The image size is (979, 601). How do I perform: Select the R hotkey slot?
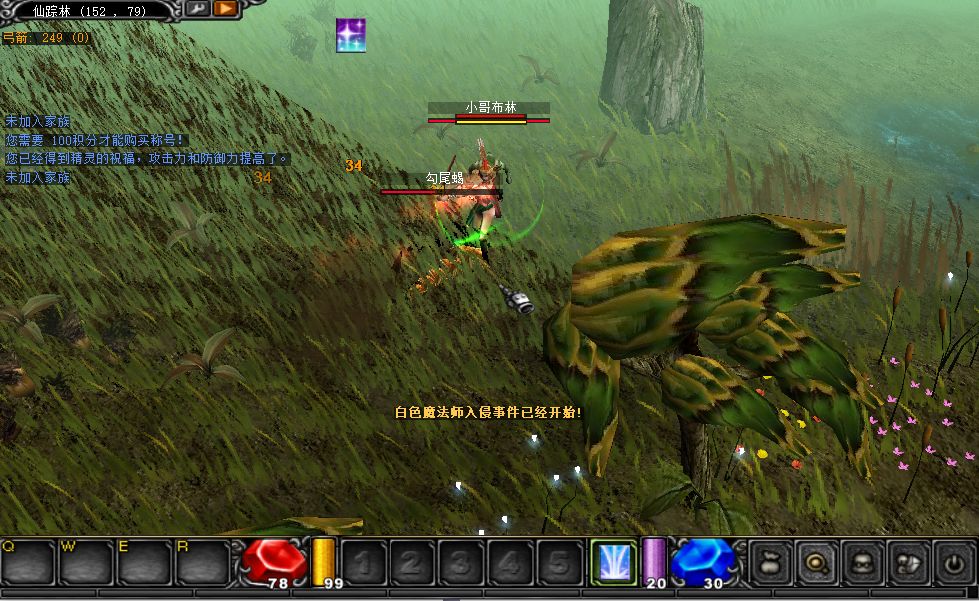[x=203, y=562]
